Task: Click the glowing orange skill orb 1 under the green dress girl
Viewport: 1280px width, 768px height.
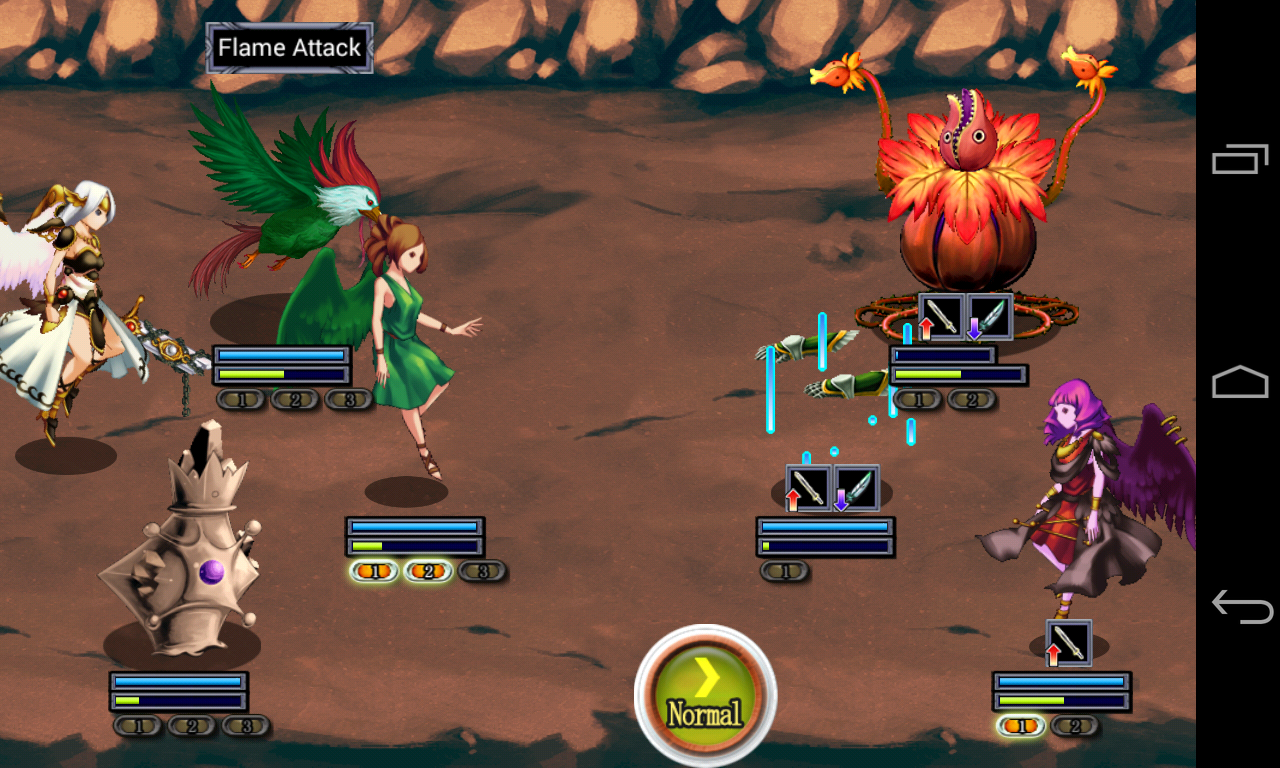Action: point(375,572)
